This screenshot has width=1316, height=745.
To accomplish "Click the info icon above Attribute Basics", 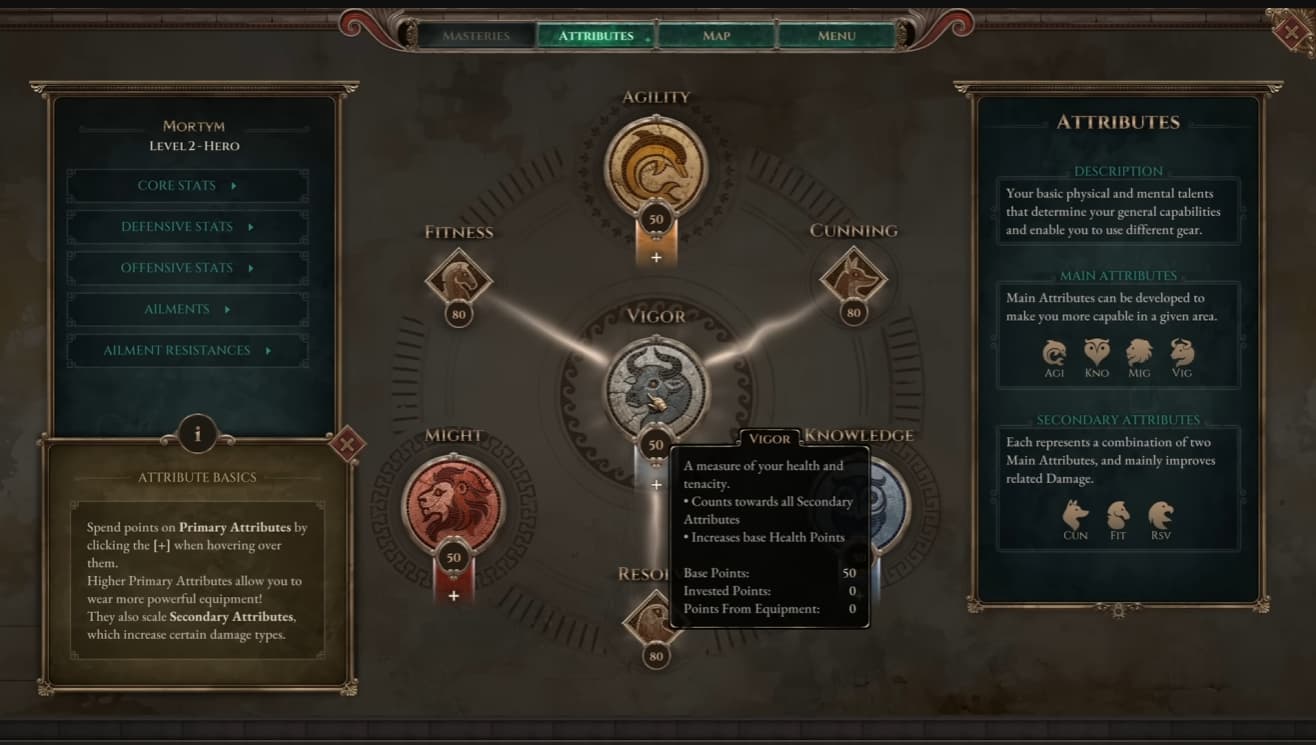I will click(x=197, y=434).
